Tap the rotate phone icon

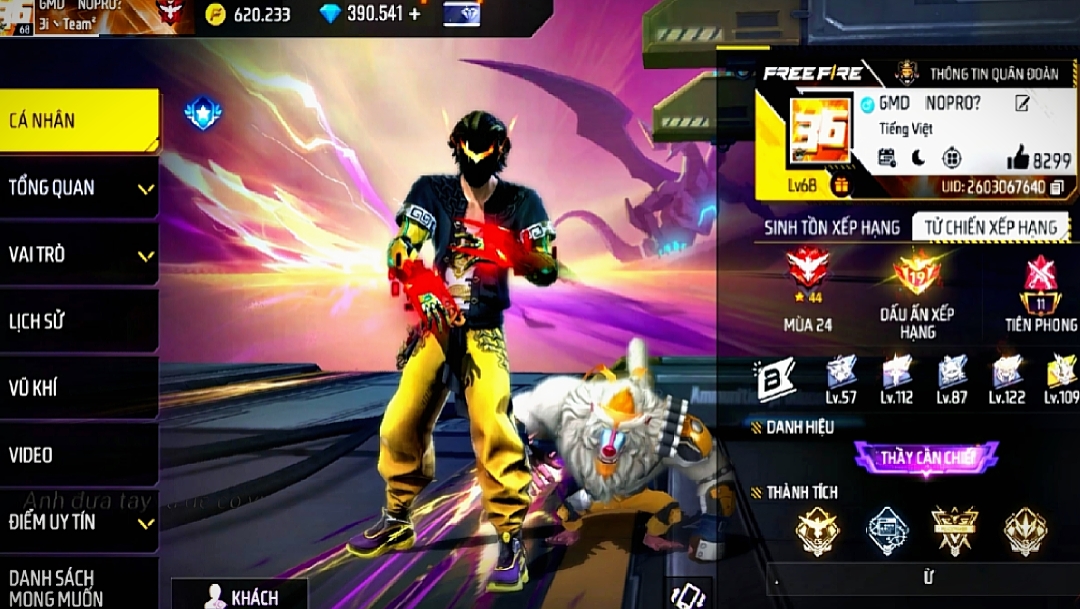688,594
